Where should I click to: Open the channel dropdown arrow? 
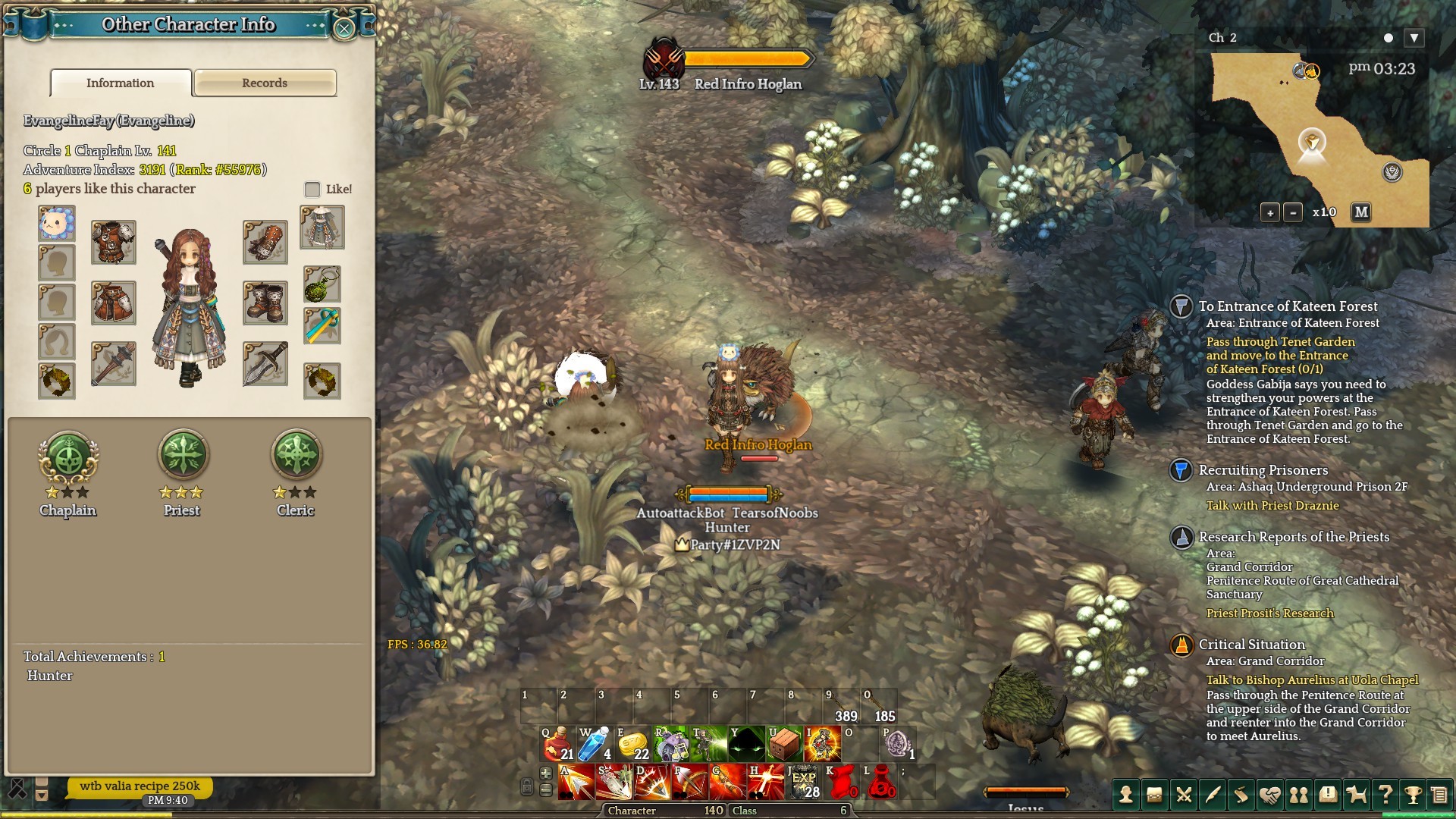click(1414, 38)
